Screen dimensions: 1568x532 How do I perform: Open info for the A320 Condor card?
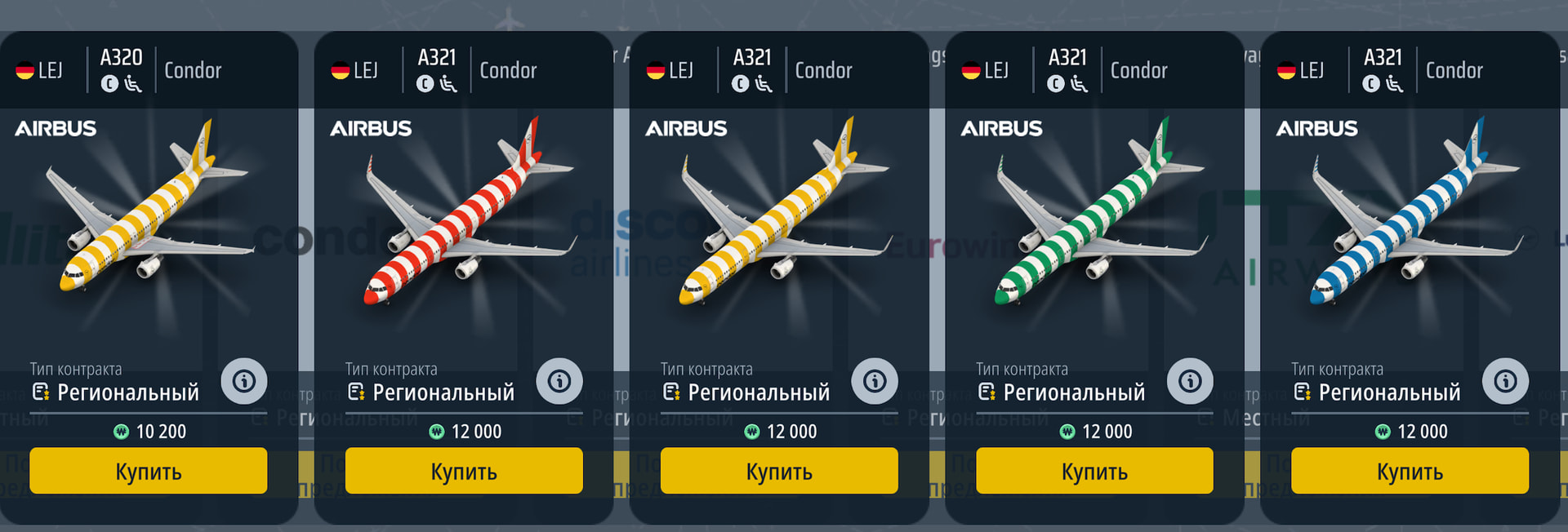tap(243, 381)
